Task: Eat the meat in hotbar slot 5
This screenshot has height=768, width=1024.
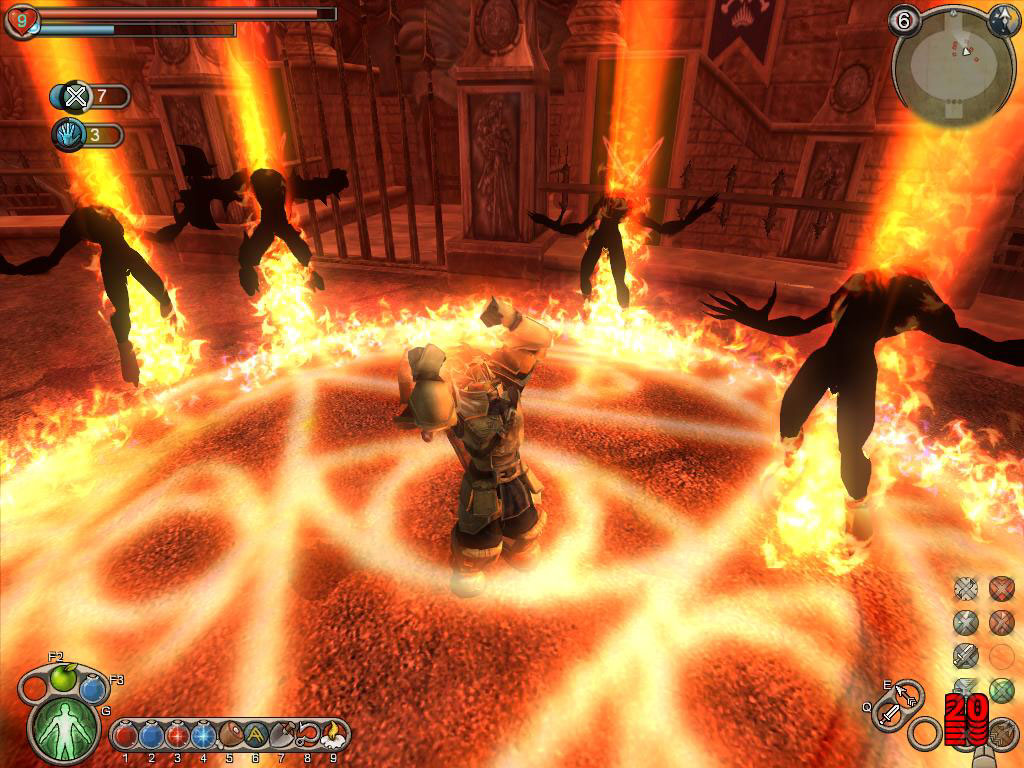Action: (x=229, y=736)
